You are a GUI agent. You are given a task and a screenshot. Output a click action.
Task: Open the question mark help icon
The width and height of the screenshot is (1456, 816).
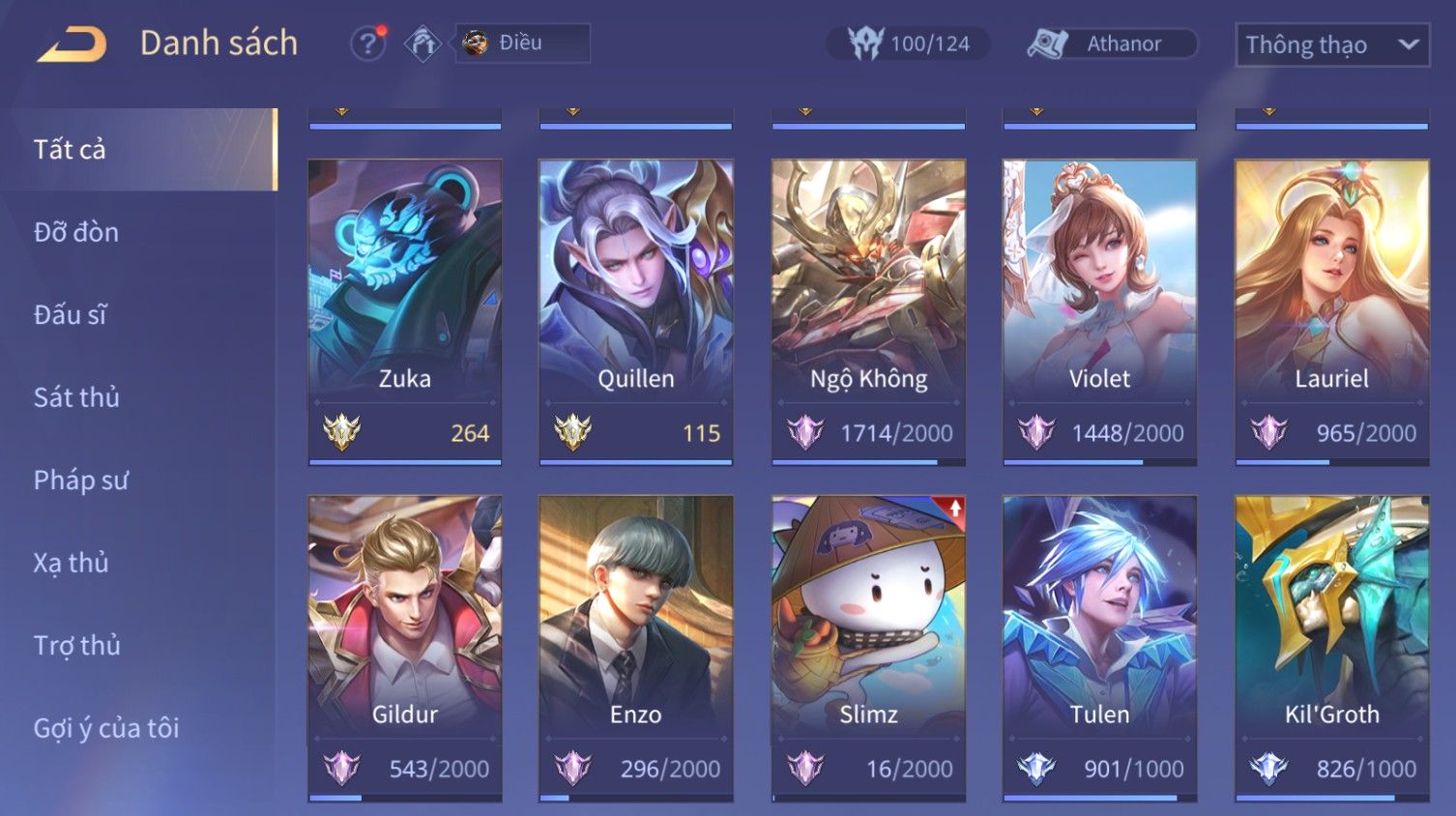coord(367,44)
